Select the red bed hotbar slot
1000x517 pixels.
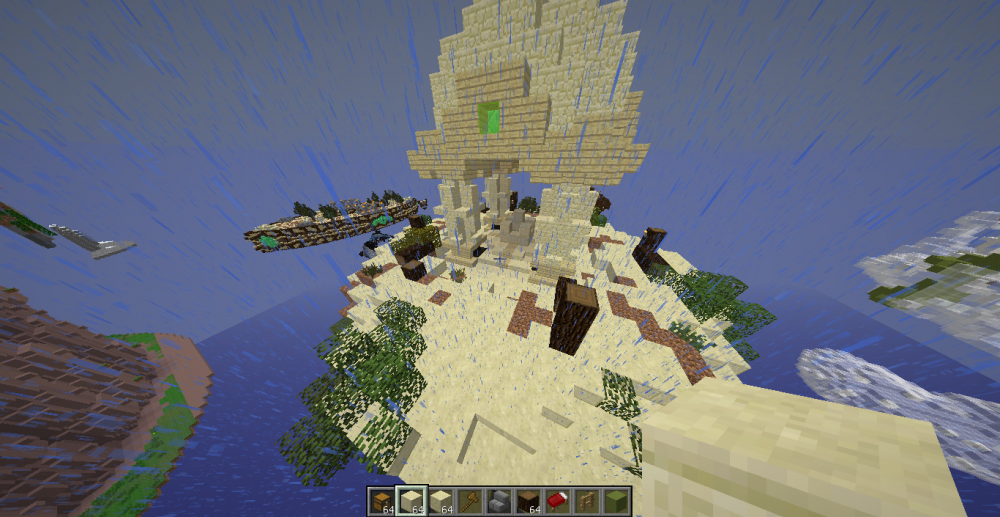[x=556, y=500]
